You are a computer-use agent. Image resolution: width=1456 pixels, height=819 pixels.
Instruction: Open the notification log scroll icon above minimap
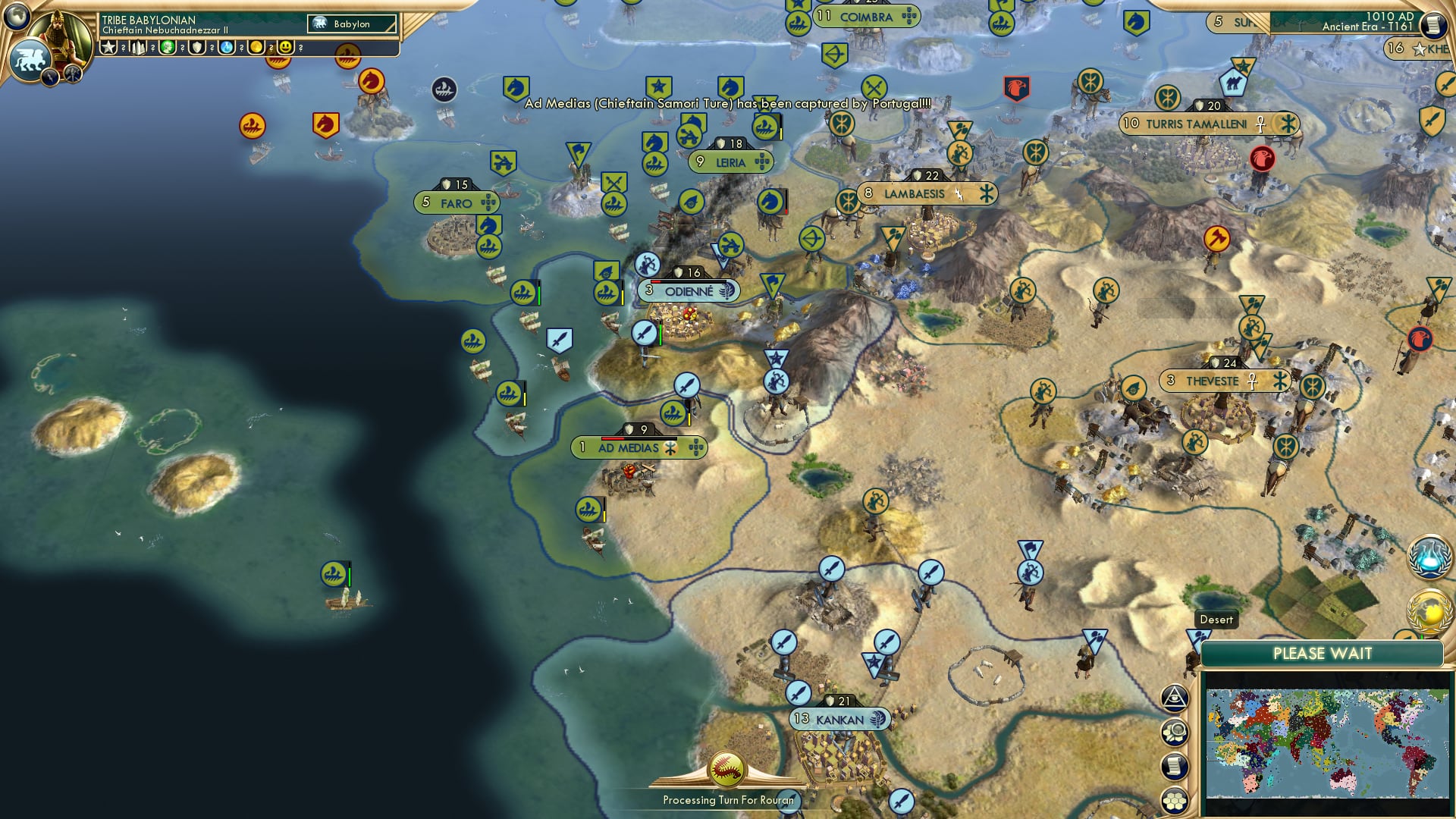1174,764
